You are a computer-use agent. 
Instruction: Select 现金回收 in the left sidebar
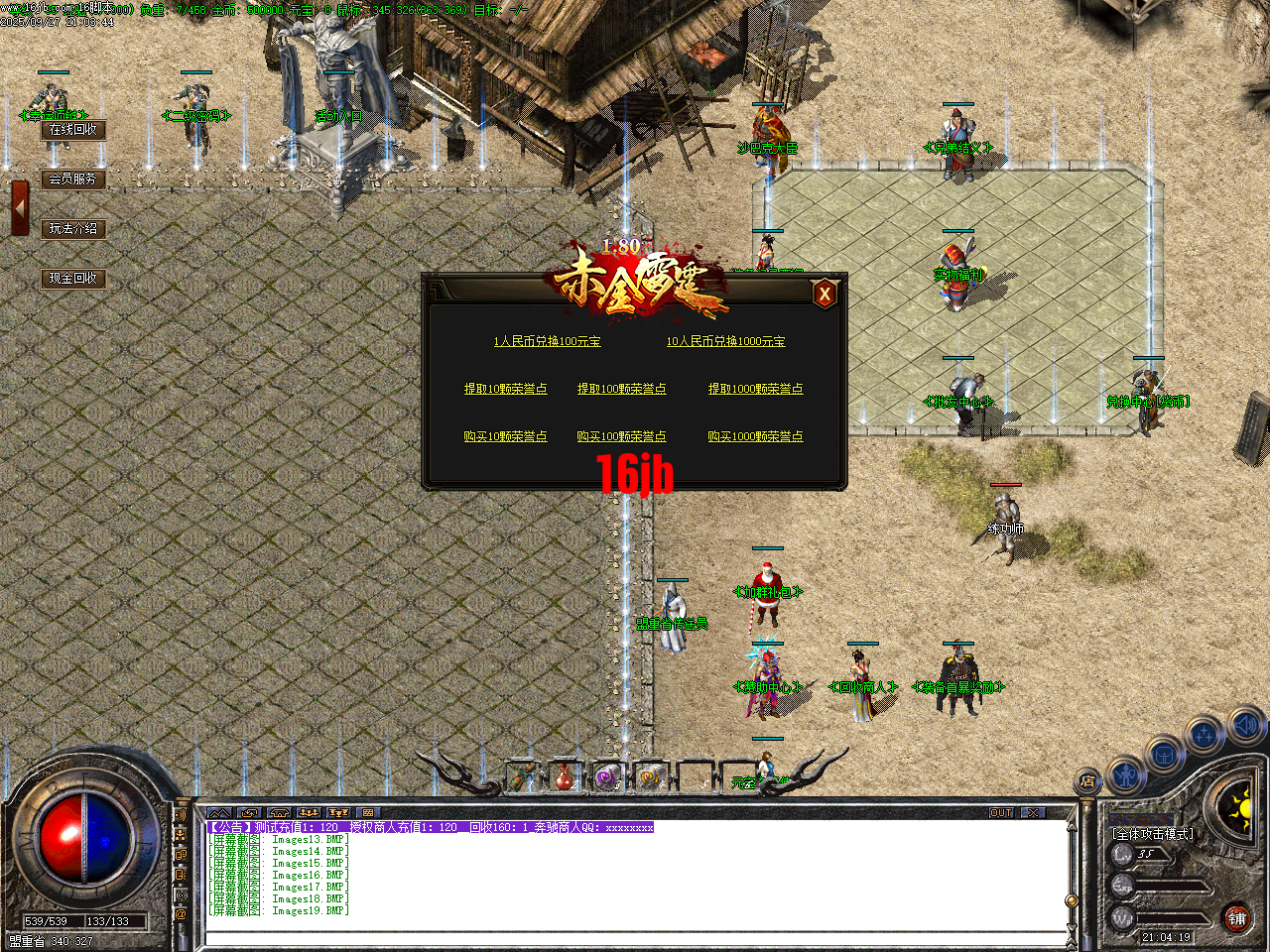[73, 279]
